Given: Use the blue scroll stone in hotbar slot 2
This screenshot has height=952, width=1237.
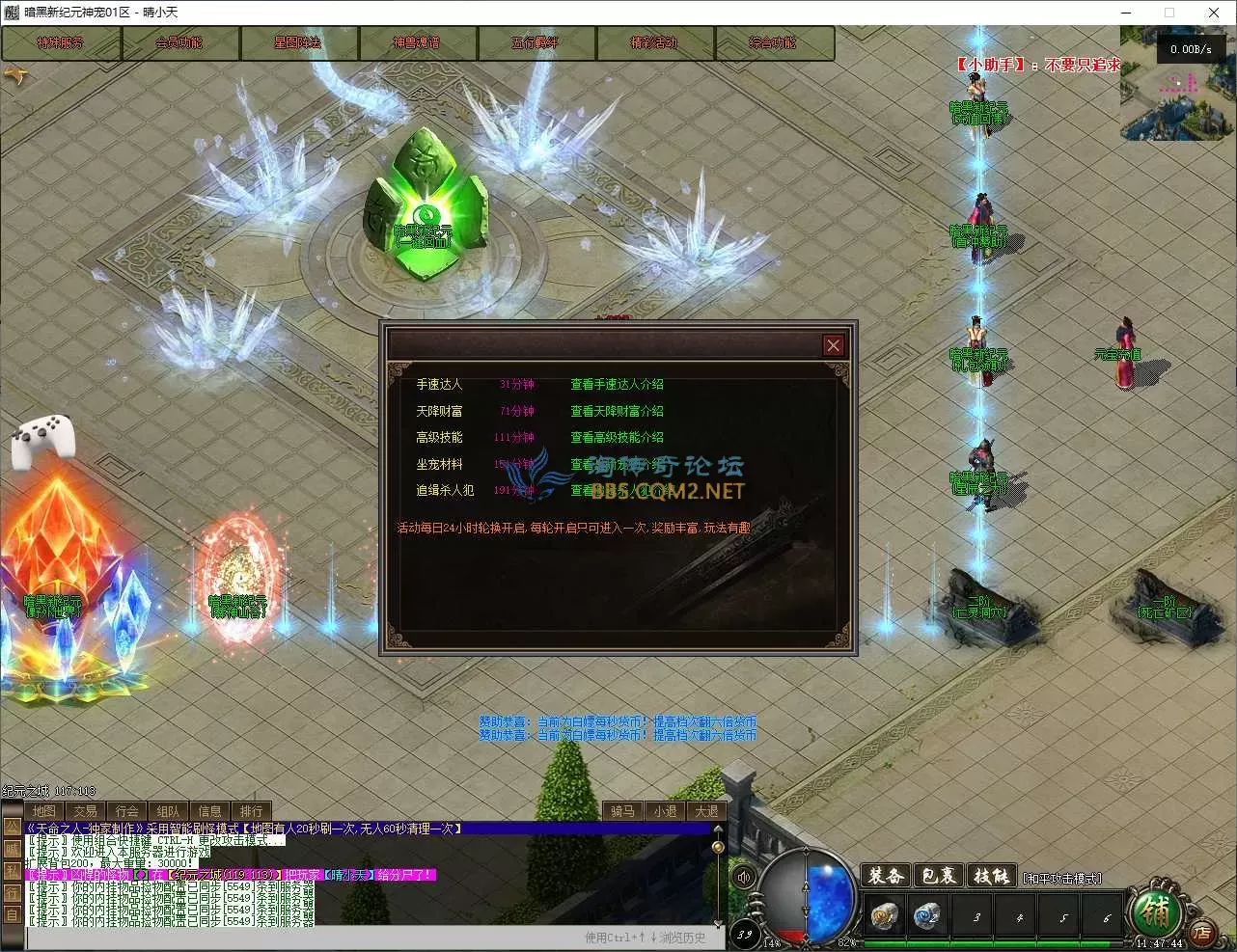Looking at the screenshot, I should point(927,914).
